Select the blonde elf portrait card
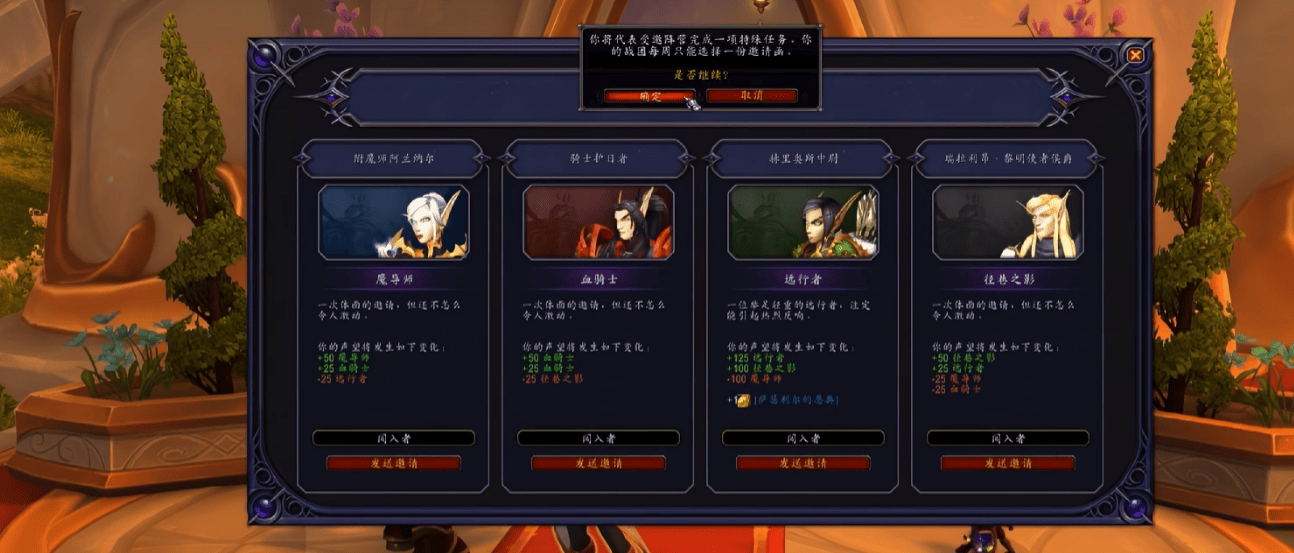Screen dimensions: 1294x553 pos(1008,222)
